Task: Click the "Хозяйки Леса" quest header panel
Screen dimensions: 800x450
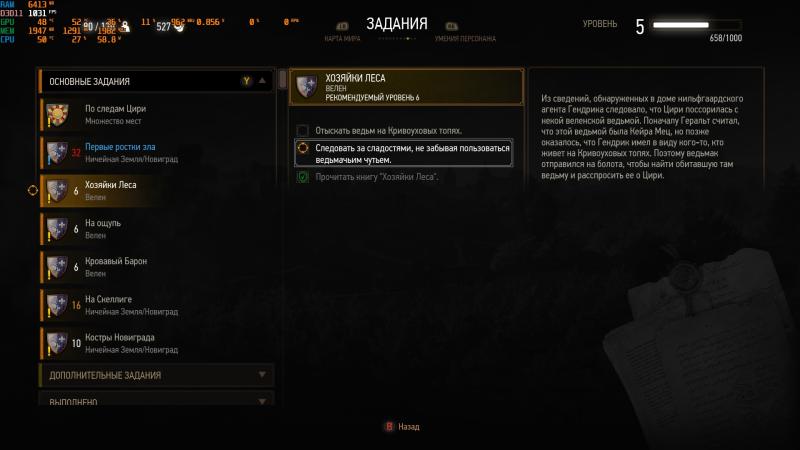Action: pos(406,87)
